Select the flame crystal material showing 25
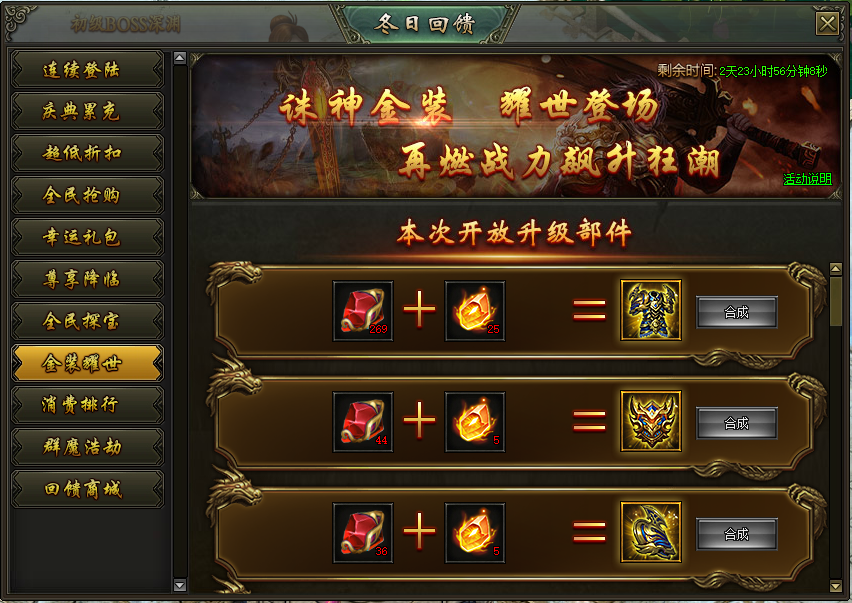Viewport: 852px width, 603px height. [x=474, y=311]
